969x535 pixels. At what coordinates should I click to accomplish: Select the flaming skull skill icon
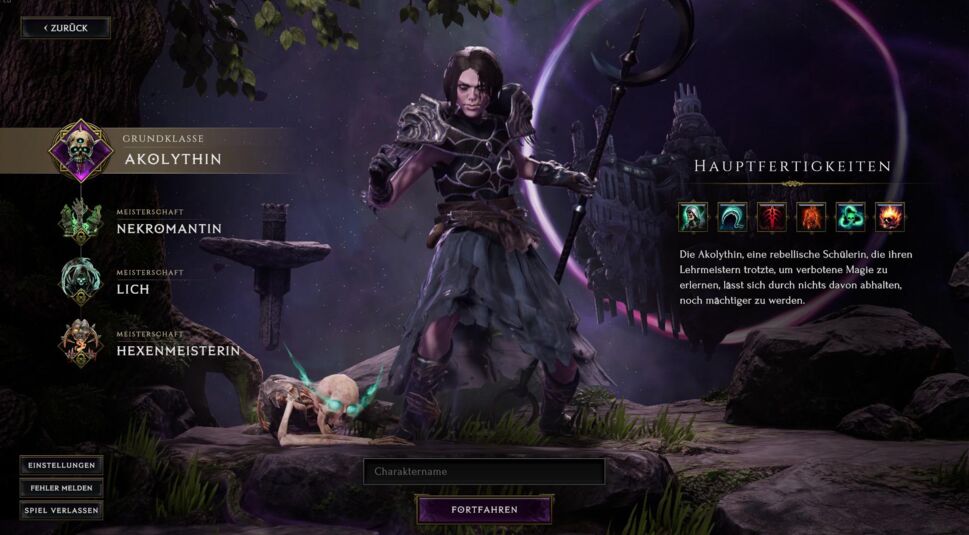(890, 216)
